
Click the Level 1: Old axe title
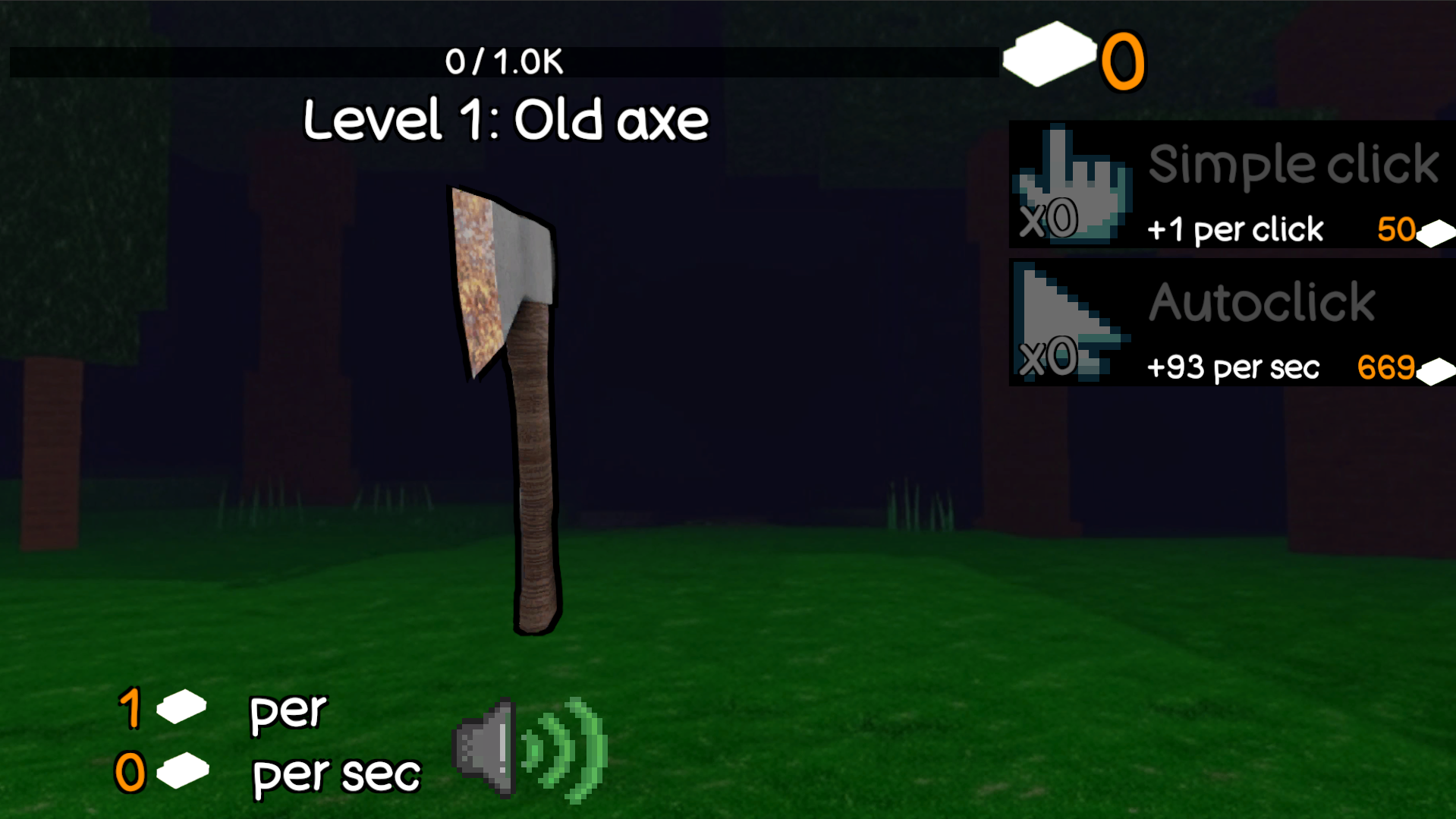(x=505, y=119)
